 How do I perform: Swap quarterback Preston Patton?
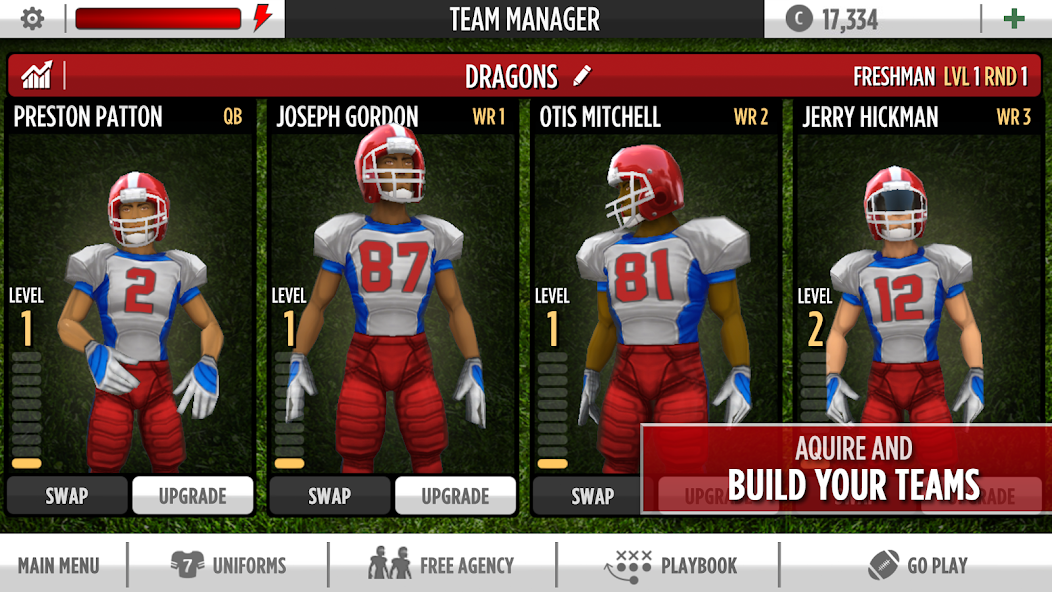tap(67, 496)
